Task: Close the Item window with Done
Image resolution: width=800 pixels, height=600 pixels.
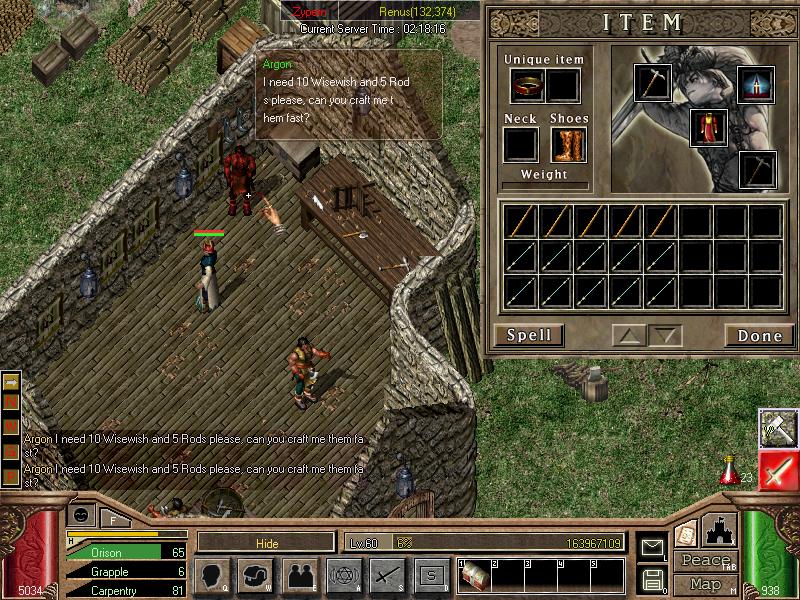Action: pos(759,335)
